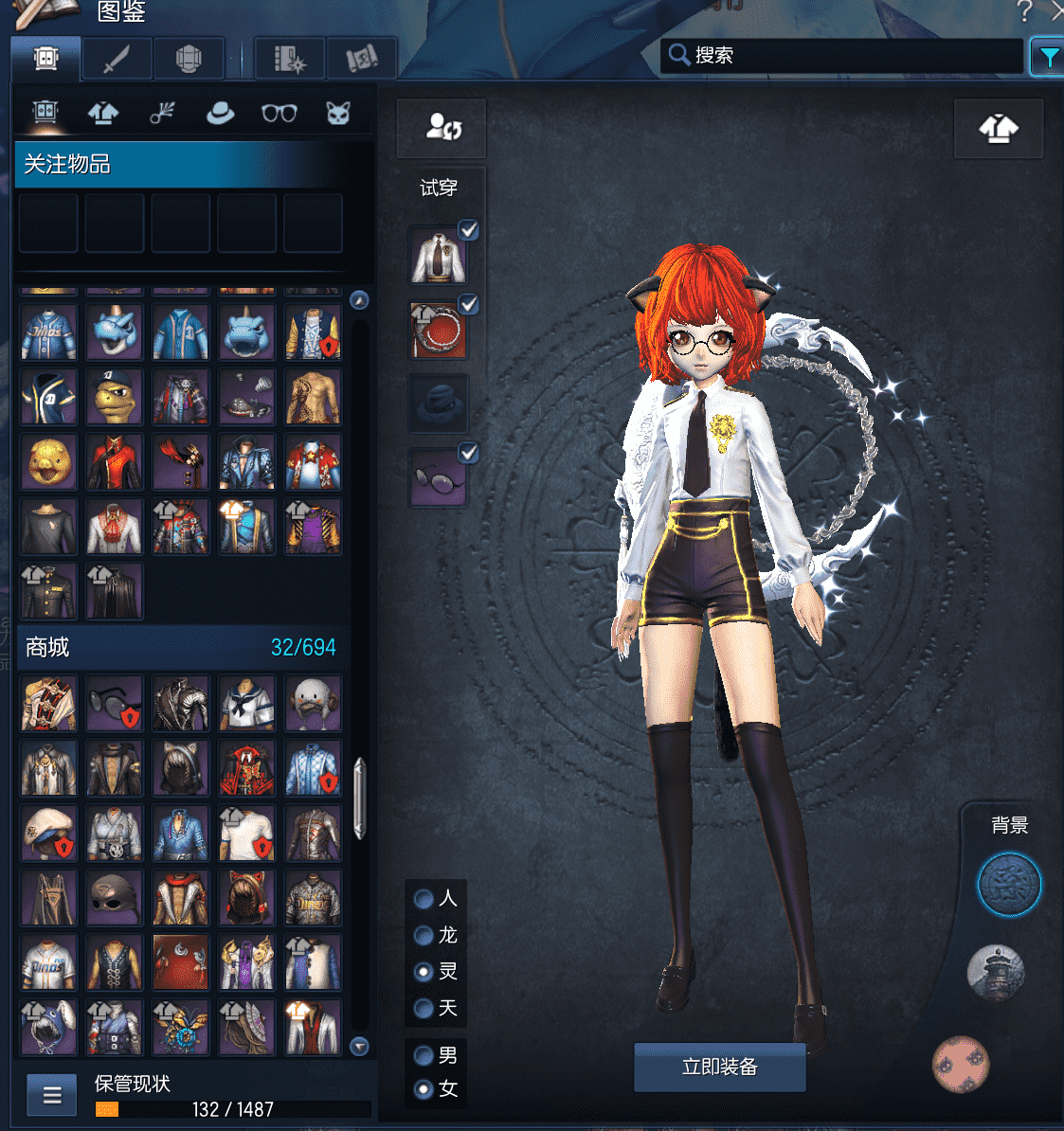
Task: Click the 立即装备 equip button
Action: click(x=719, y=1068)
